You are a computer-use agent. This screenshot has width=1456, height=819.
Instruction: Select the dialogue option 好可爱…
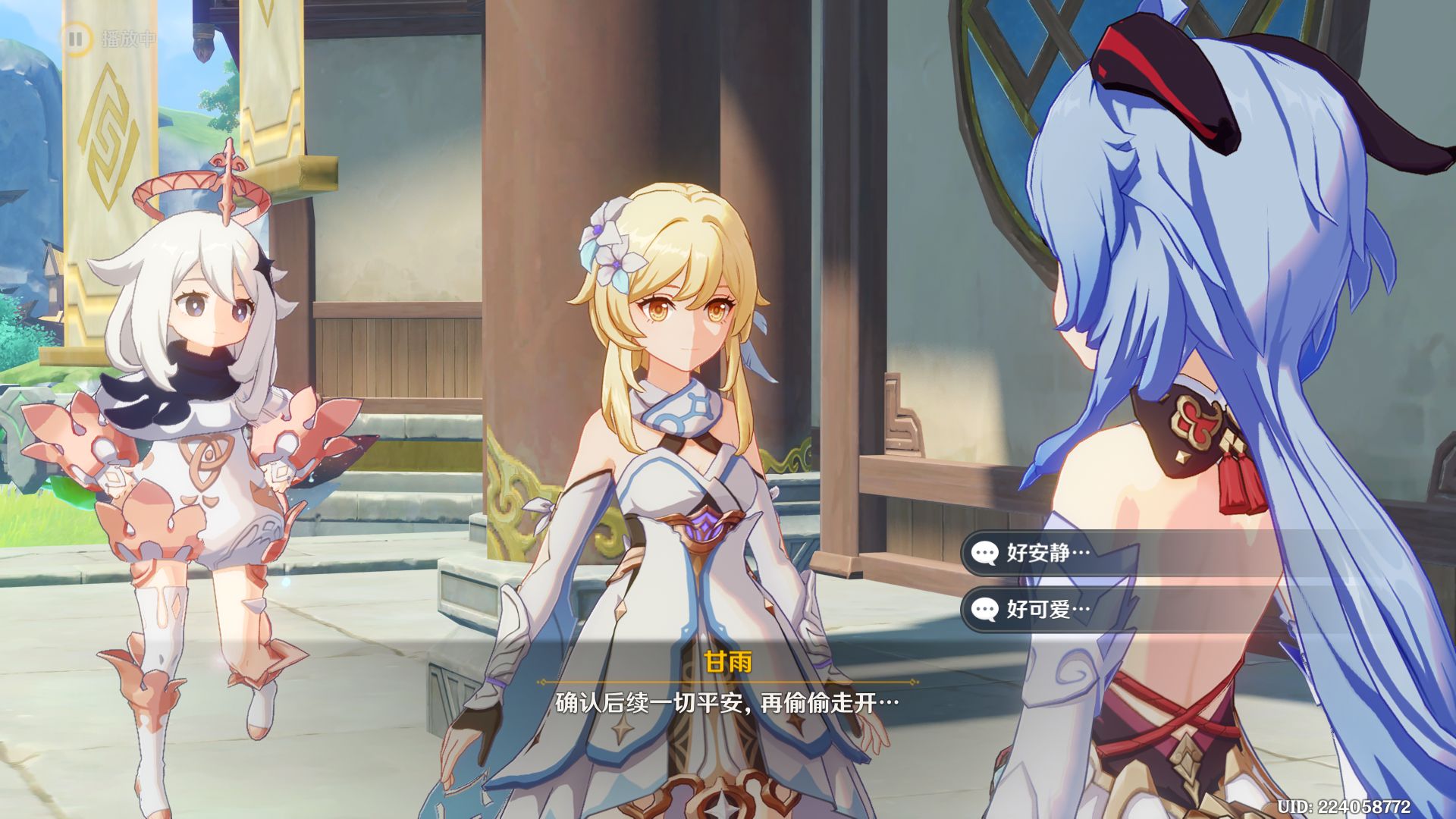1047,609
